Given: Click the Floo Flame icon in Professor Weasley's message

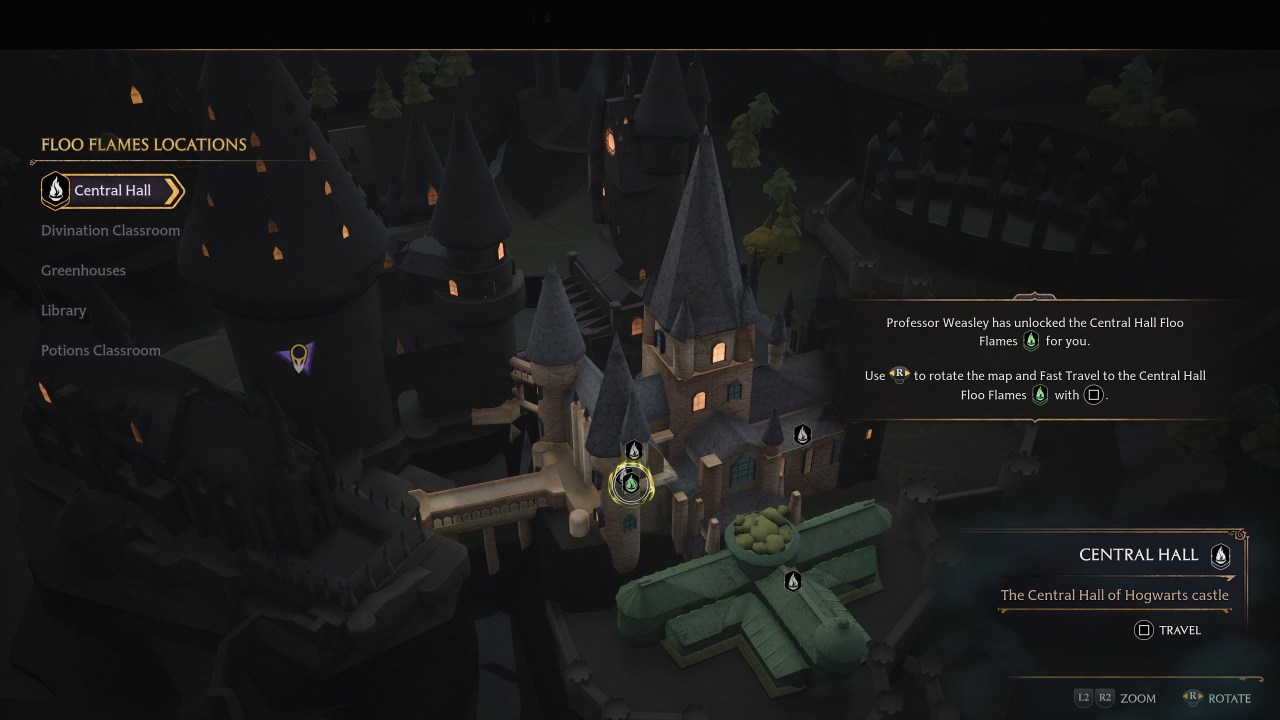Looking at the screenshot, I should point(1031,340).
